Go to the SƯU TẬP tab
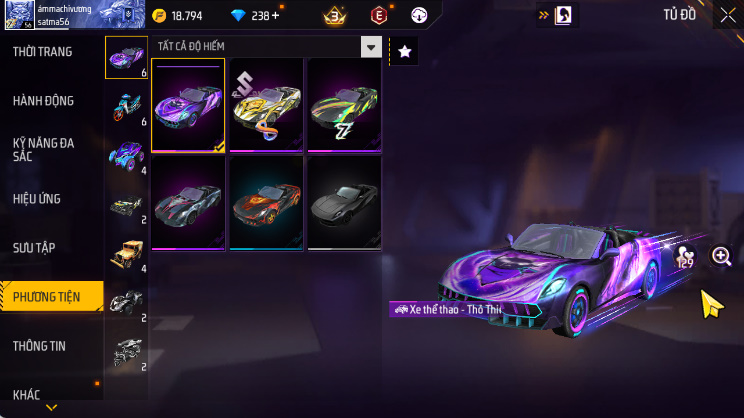744x418 pixels. coord(34,247)
